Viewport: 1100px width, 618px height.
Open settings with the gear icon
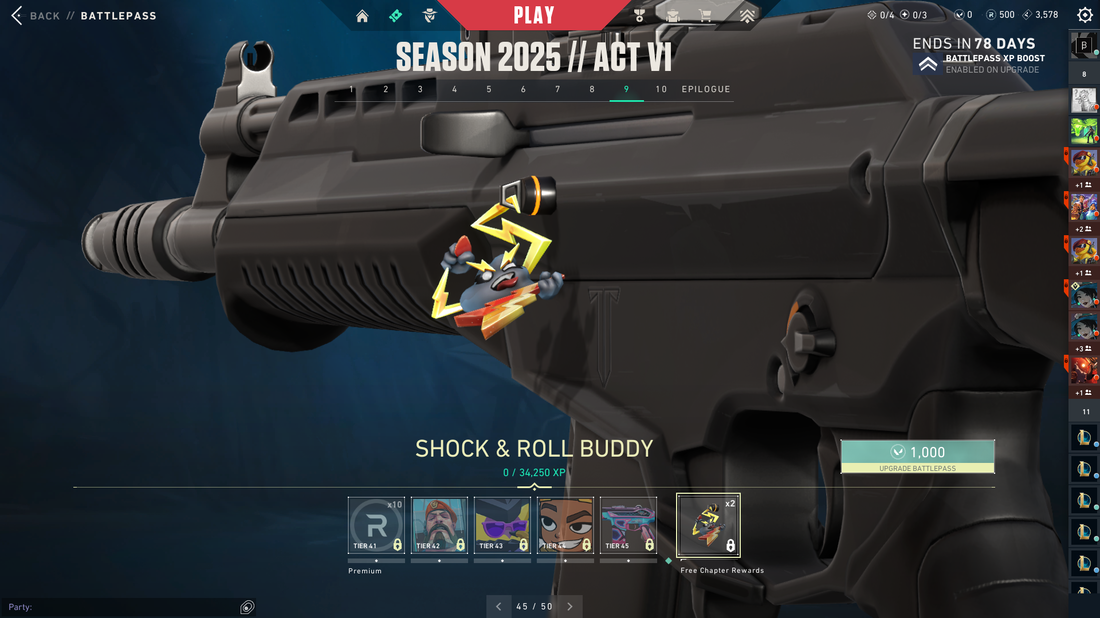coord(1085,15)
